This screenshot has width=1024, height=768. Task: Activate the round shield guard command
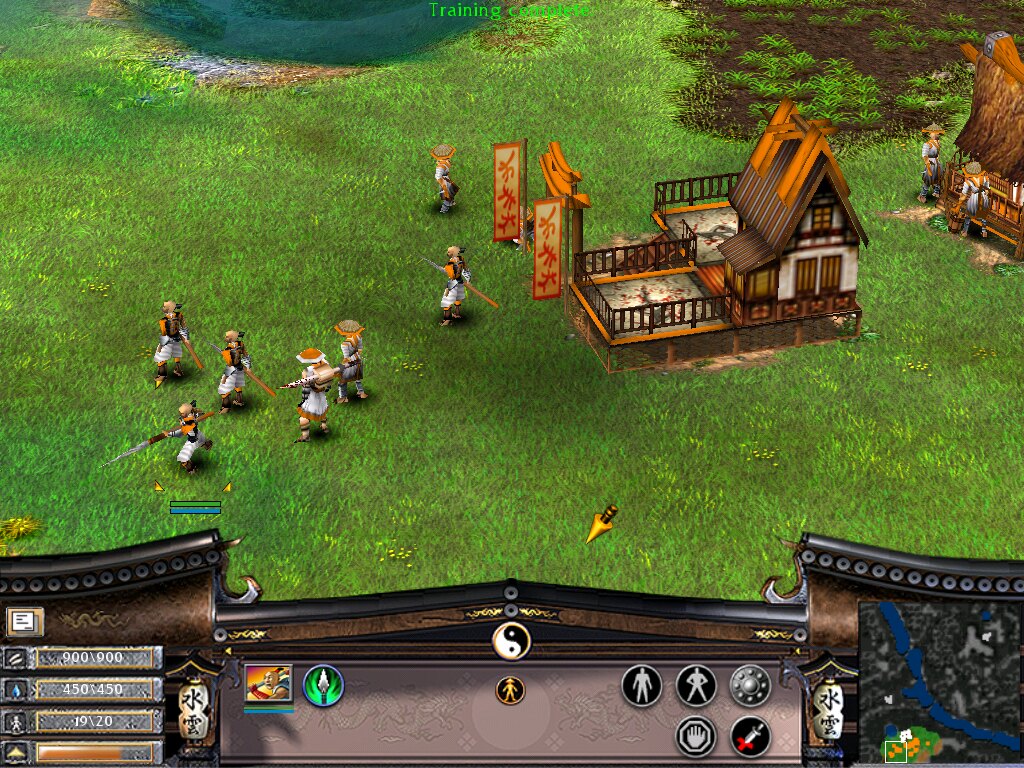click(x=750, y=686)
